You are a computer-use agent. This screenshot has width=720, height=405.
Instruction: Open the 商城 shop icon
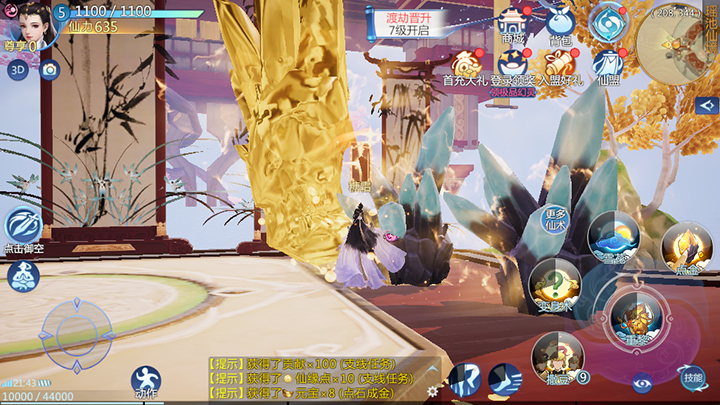point(513,24)
